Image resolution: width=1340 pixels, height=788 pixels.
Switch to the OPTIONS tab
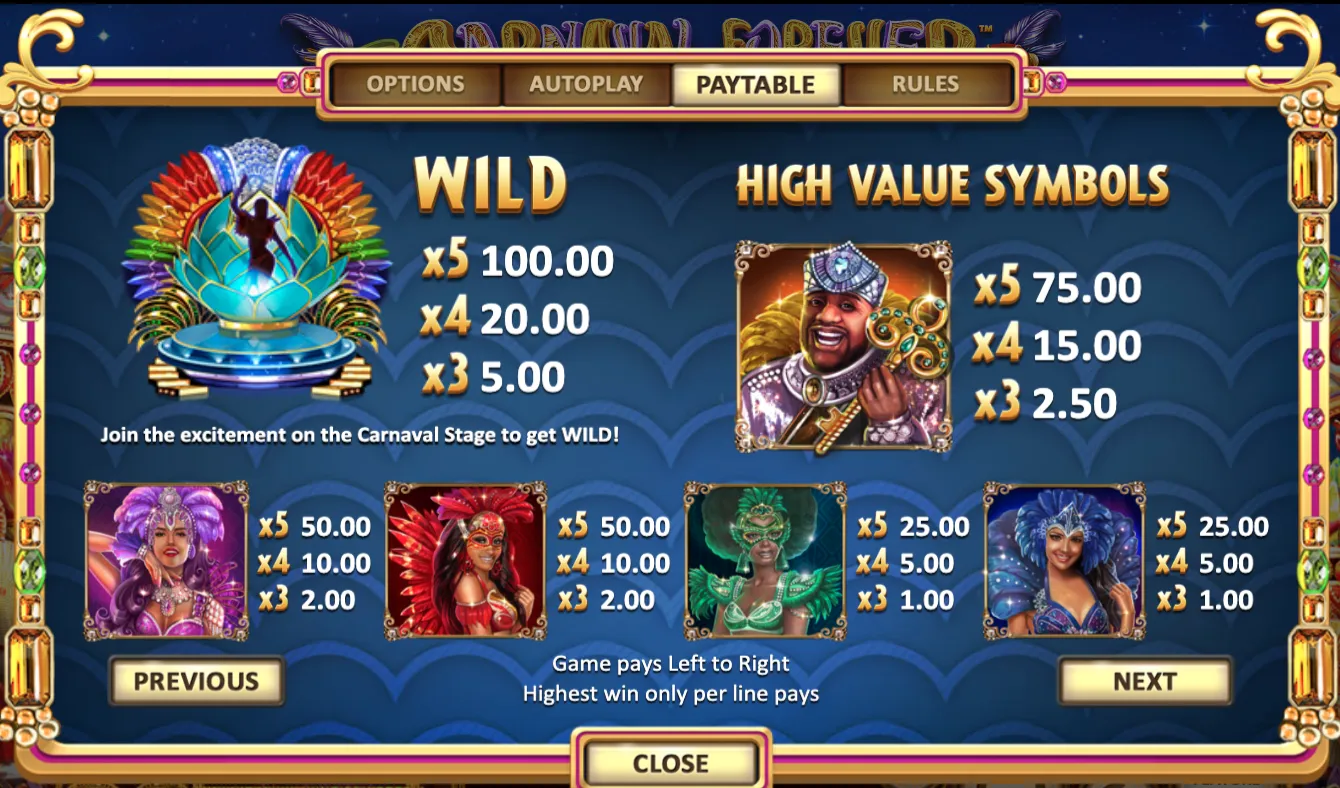pyautogui.click(x=418, y=85)
